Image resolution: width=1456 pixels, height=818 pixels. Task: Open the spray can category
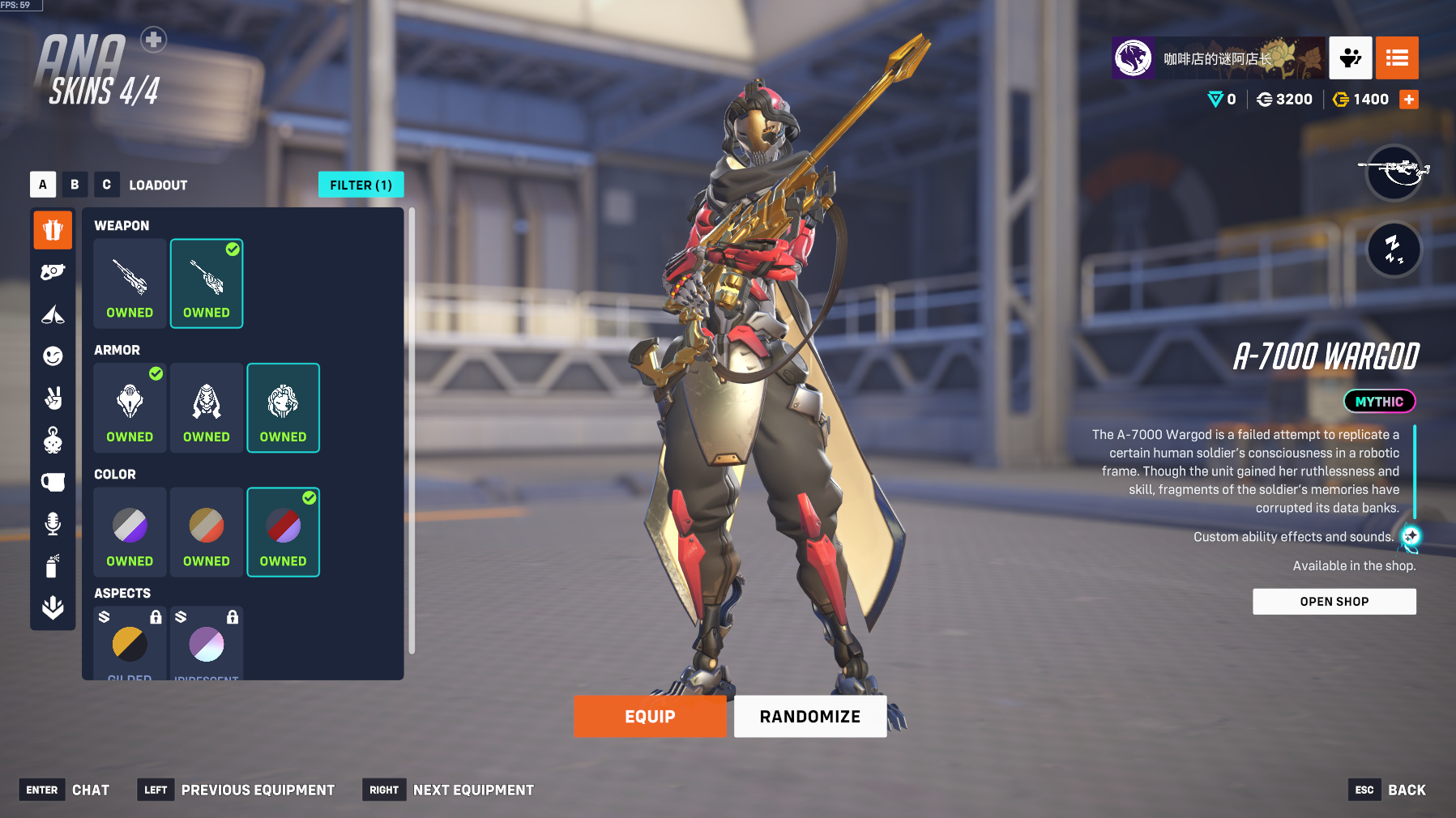(53, 566)
